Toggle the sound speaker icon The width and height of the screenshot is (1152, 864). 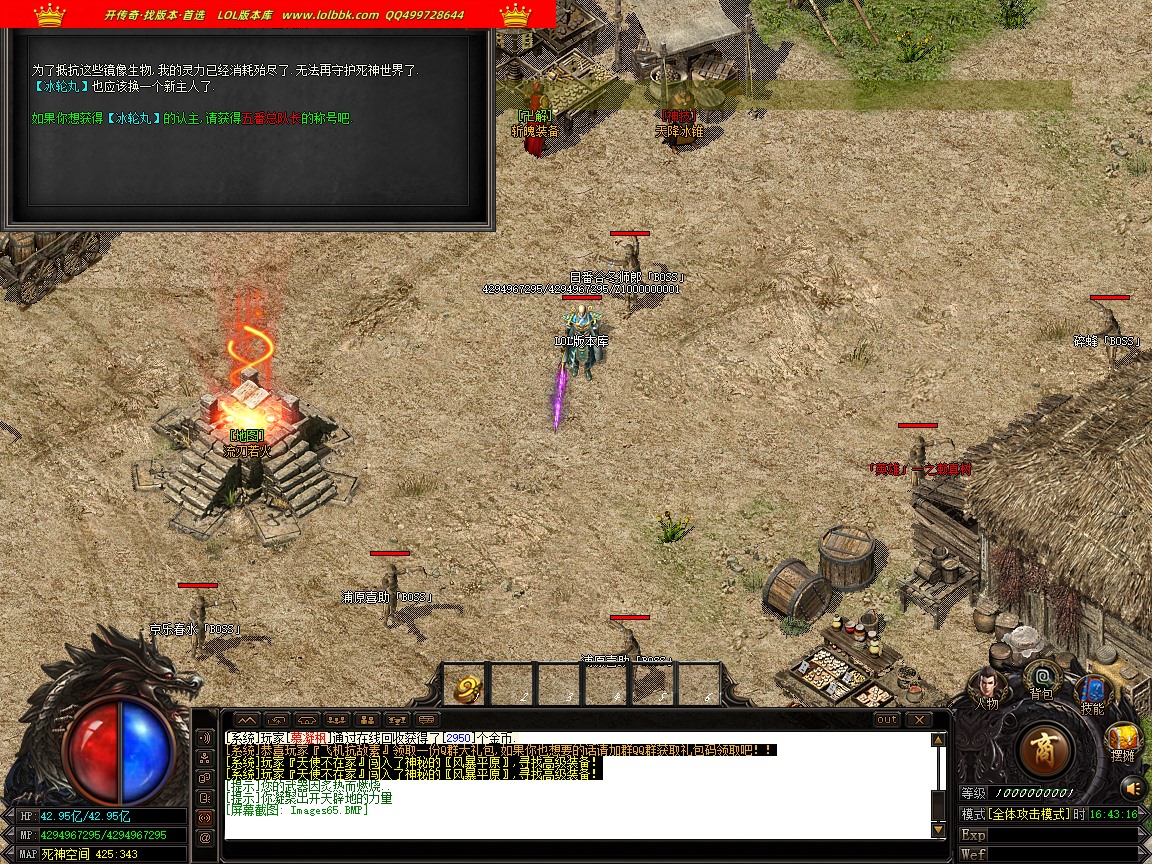coord(1131,787)
